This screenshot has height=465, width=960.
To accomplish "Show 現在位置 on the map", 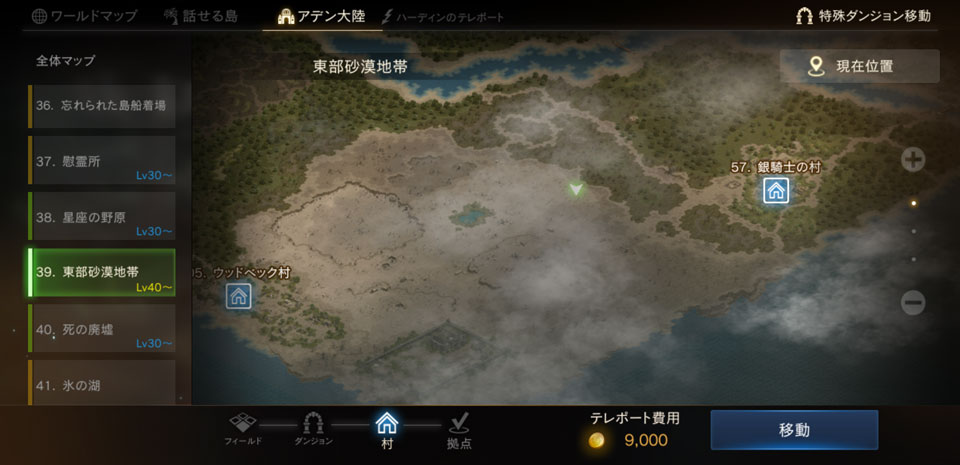I will (859, 66).
